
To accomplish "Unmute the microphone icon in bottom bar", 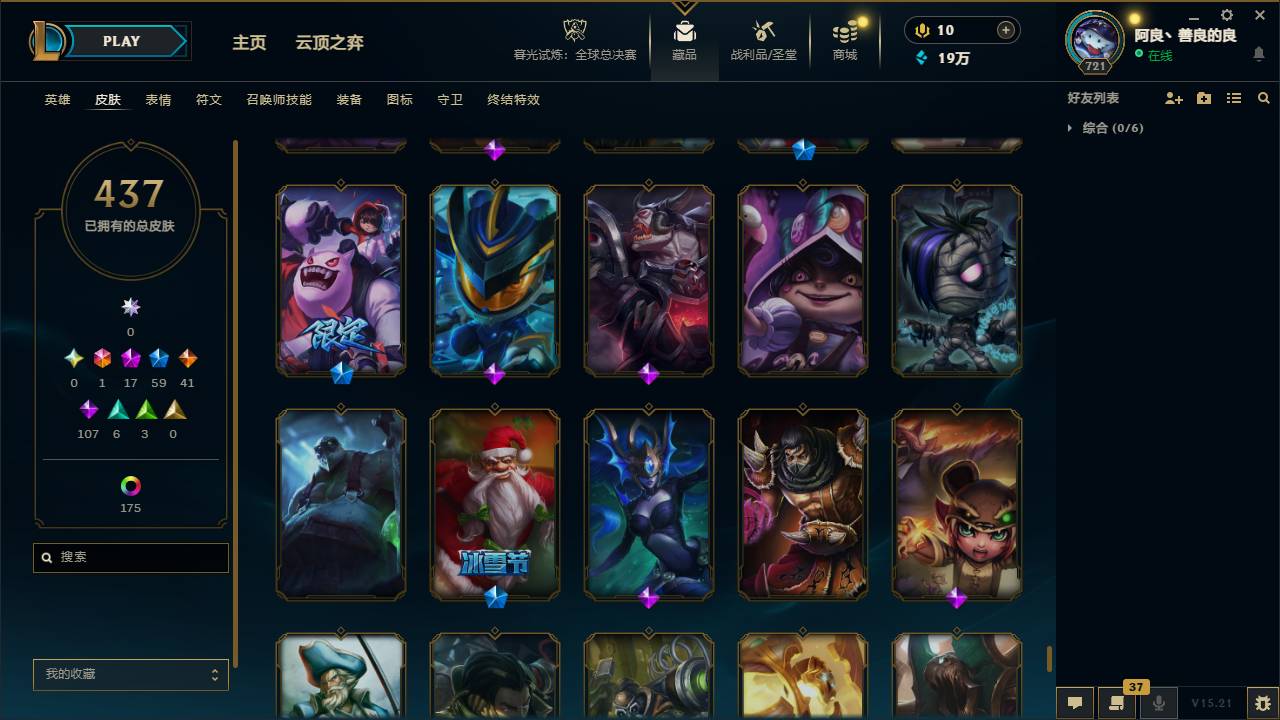I will tap(1159, 703).
